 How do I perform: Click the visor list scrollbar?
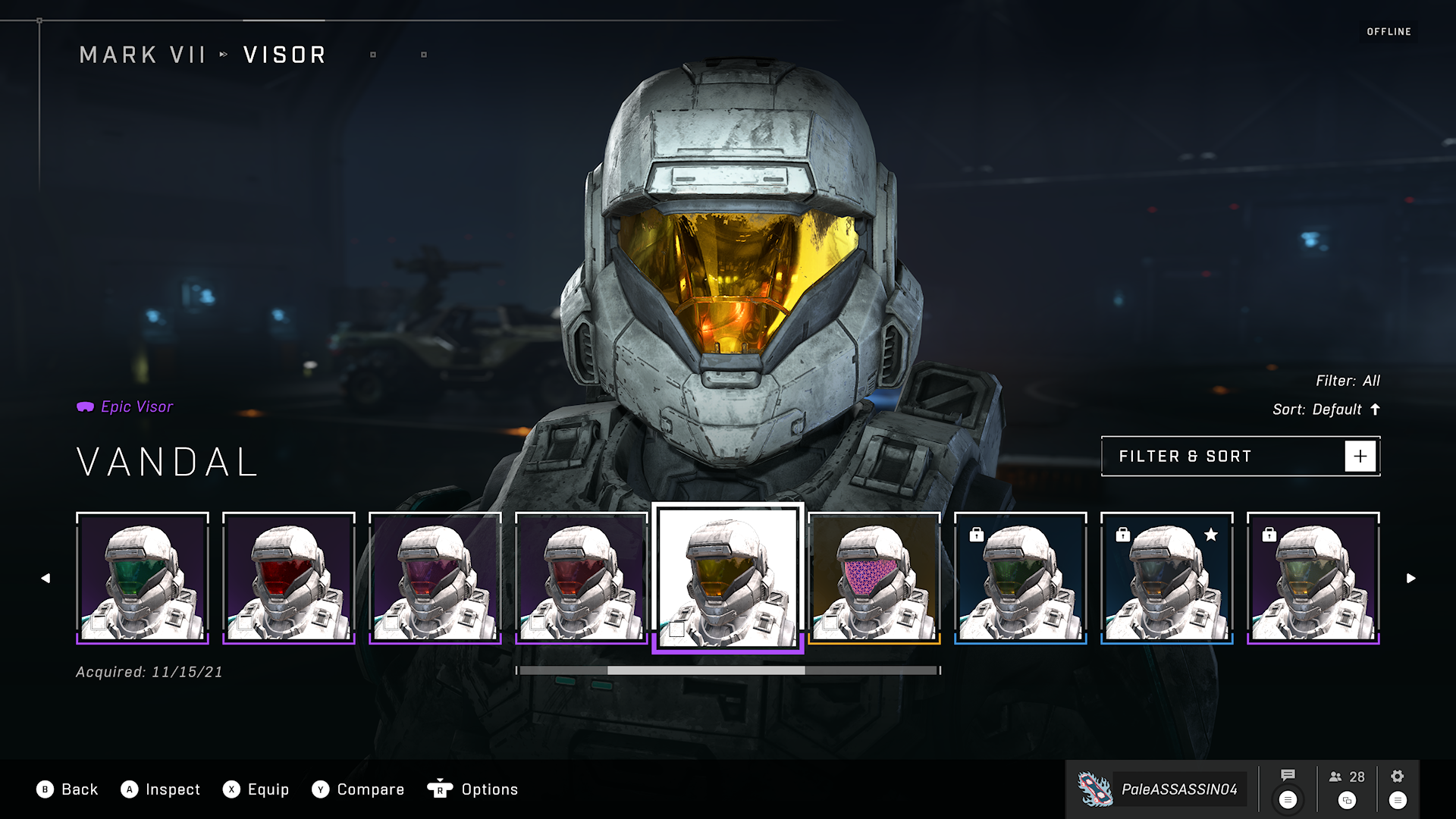728,670
